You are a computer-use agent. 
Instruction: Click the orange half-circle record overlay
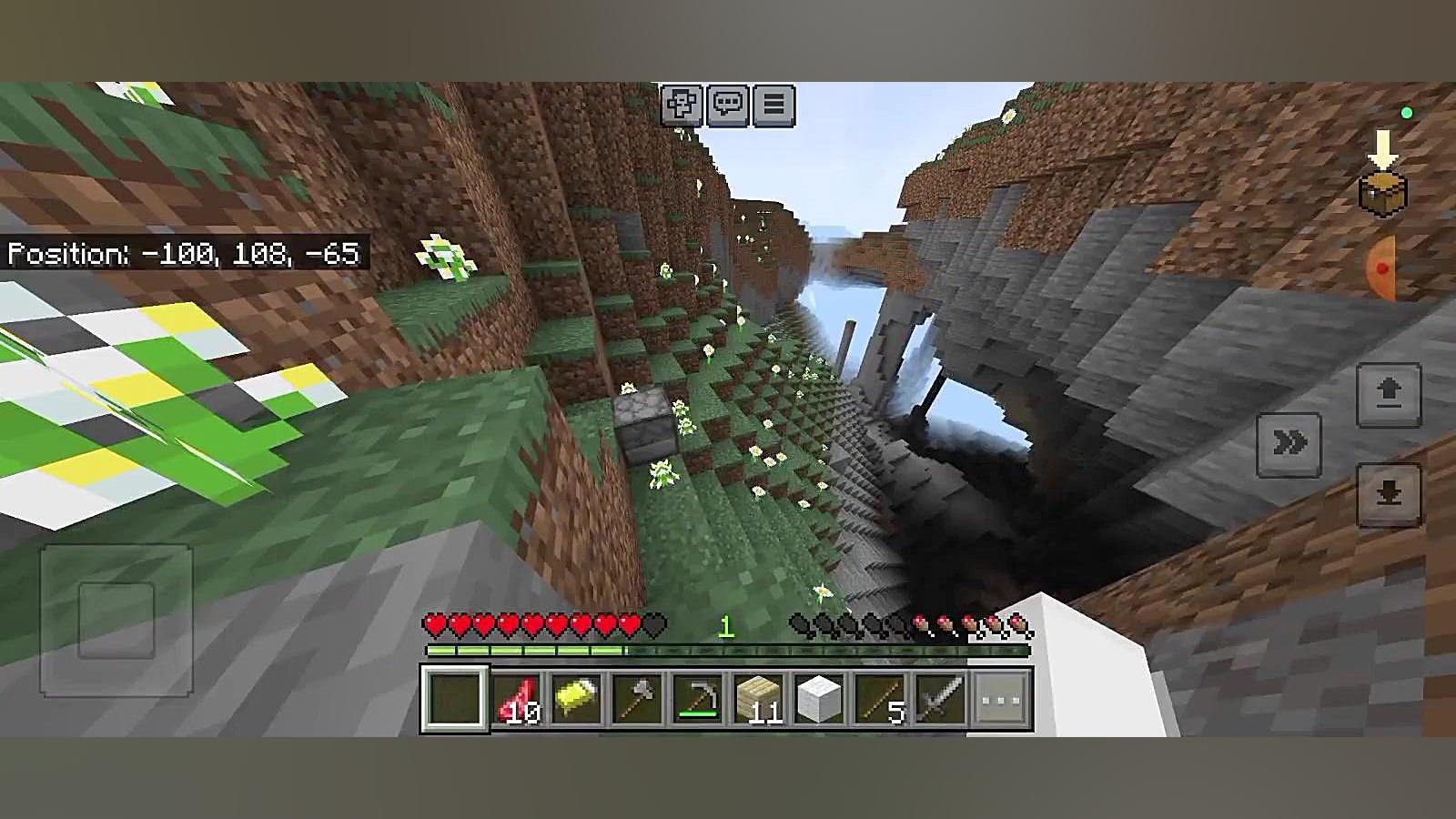(1381, 268)
